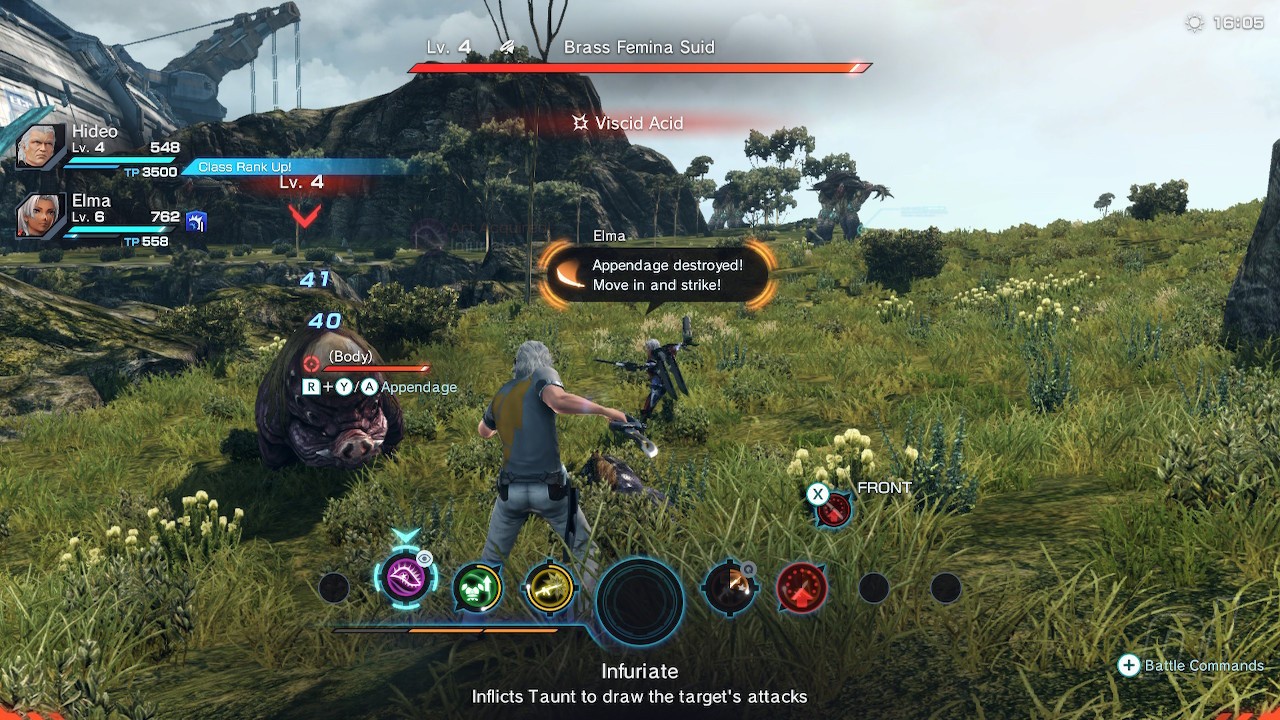Click Elma's "Appendage destroyed!" speech bubble
This screenshot has height=720, width=1280.
[658, 275]
